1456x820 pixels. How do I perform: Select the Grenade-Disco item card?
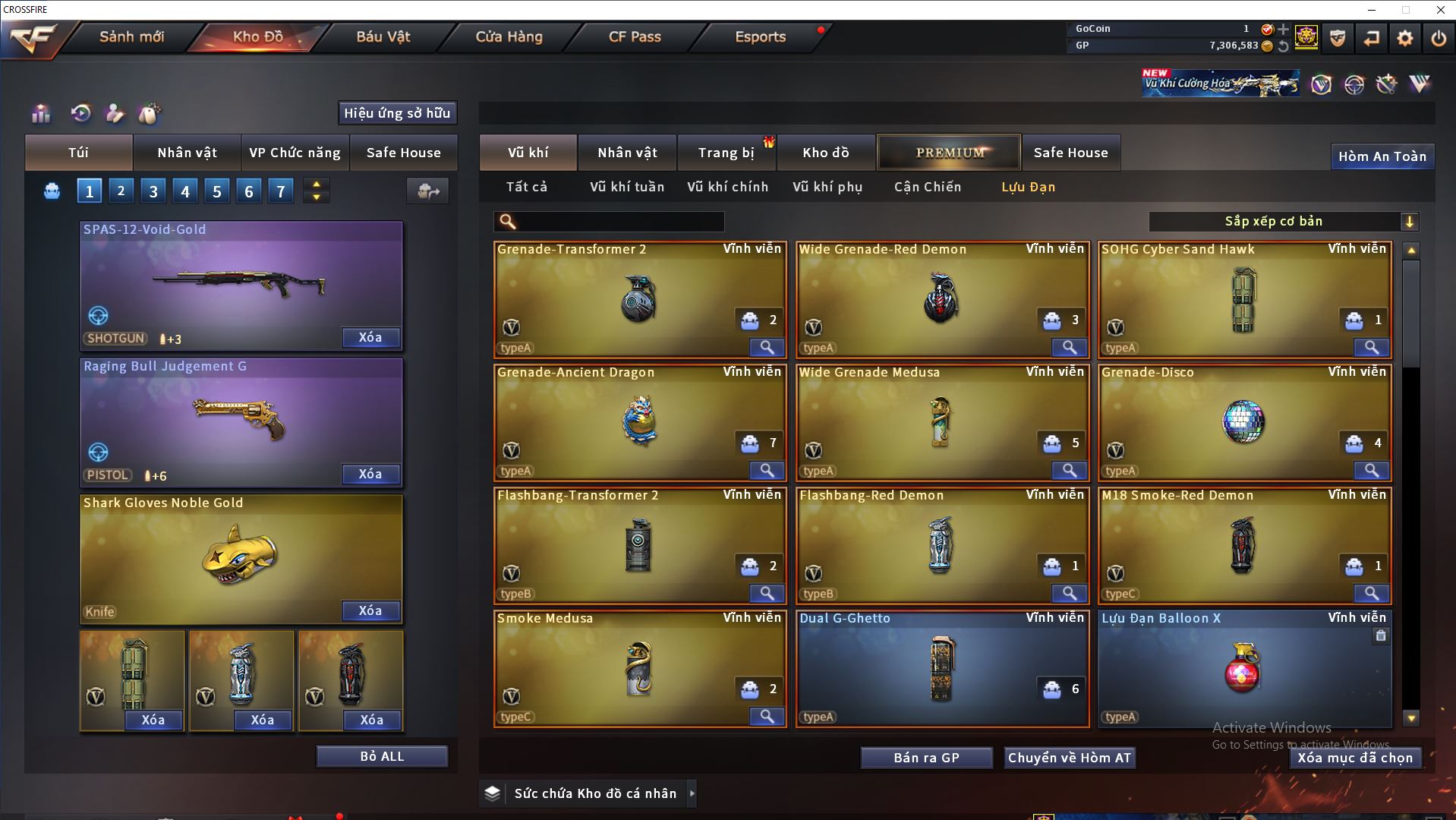pos(1243,422)
